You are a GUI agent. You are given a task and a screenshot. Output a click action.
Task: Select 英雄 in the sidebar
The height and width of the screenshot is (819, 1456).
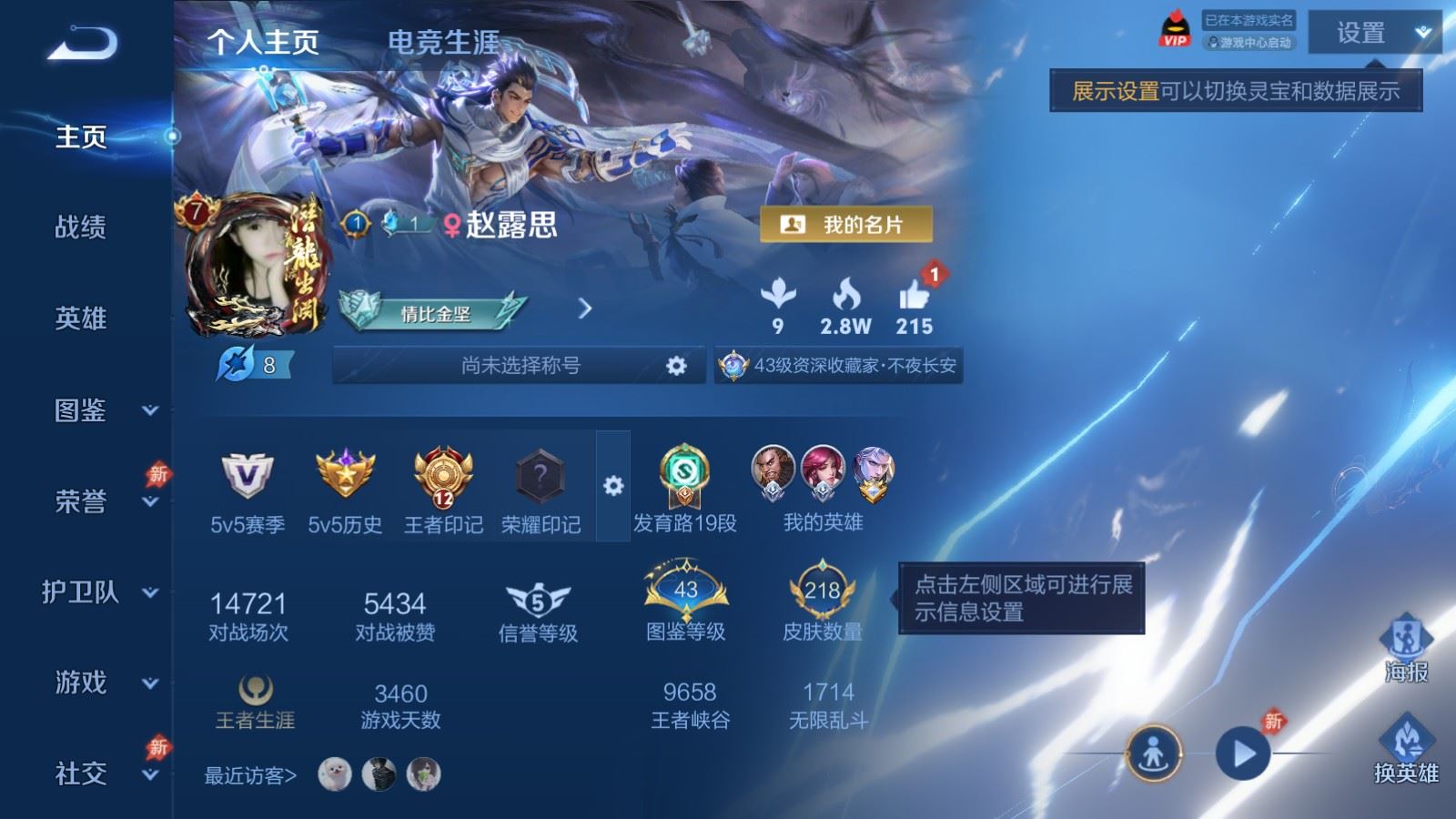tap(80, 318)
